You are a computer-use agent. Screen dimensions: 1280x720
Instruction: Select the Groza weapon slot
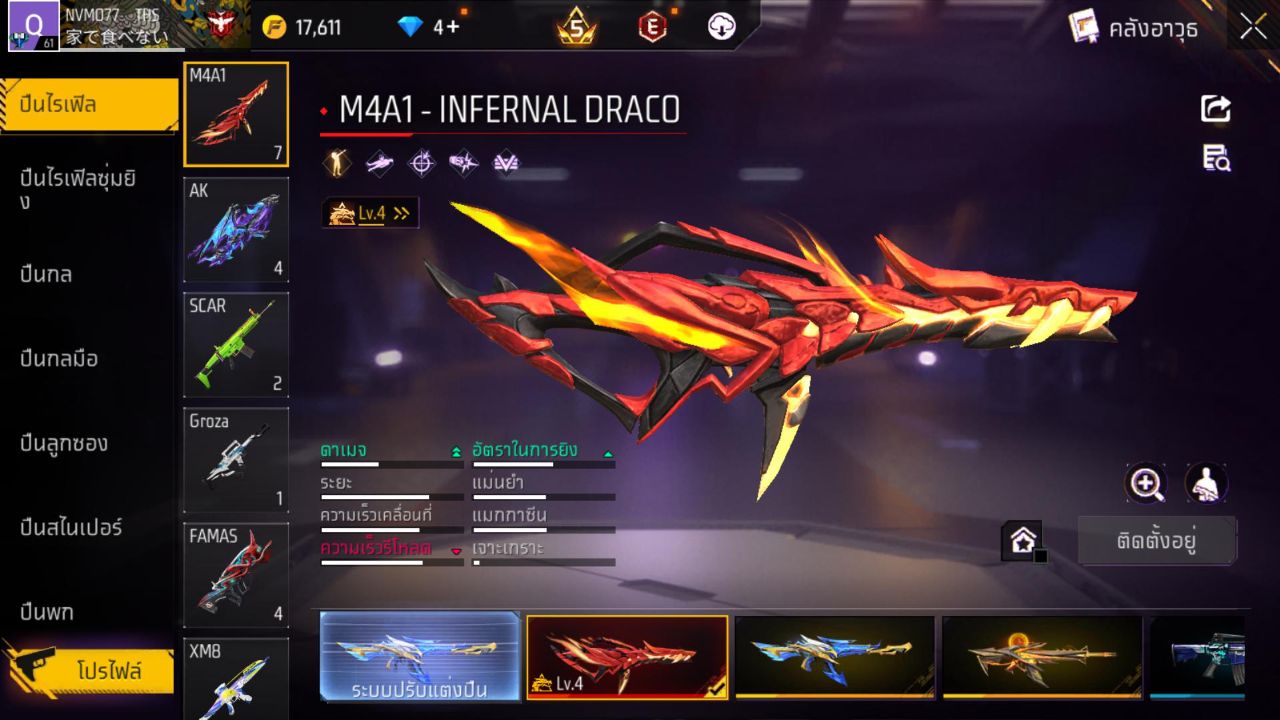click(x=236, y=460)
